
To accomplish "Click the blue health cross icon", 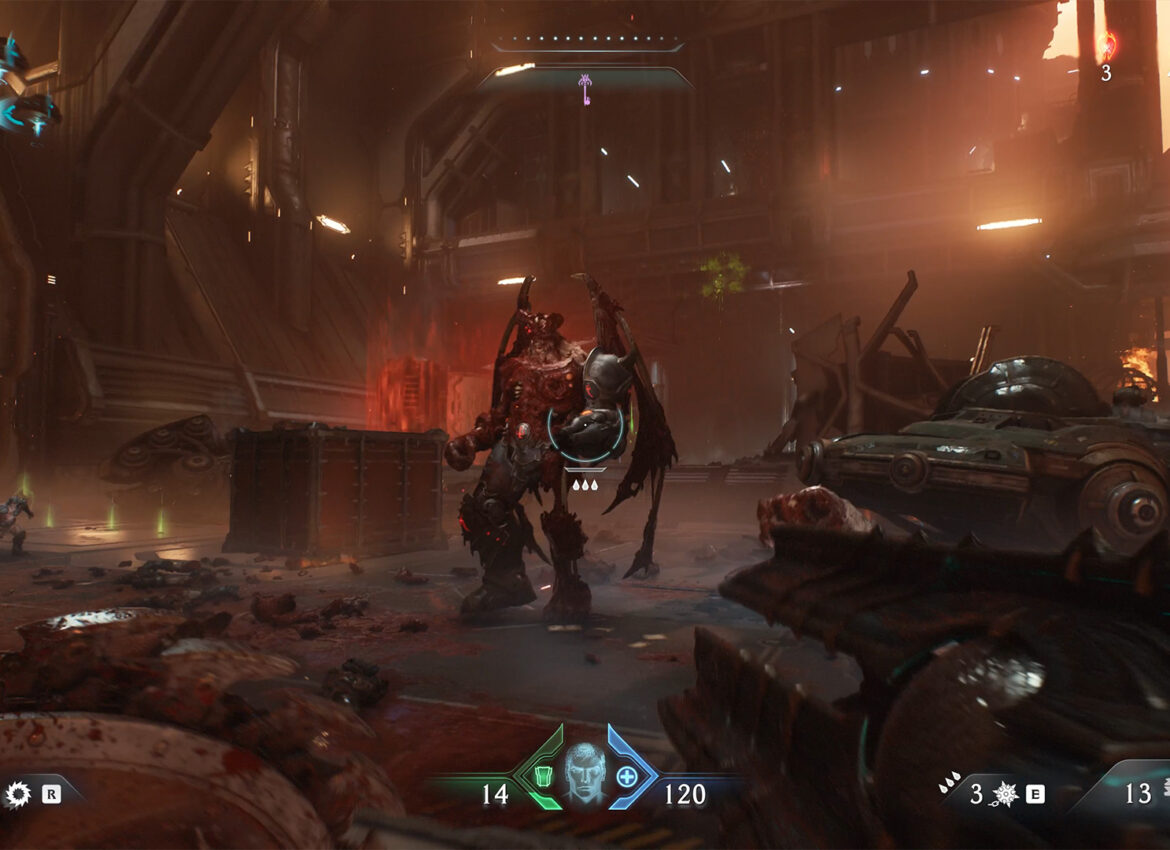I will click(x=627, y=775).
